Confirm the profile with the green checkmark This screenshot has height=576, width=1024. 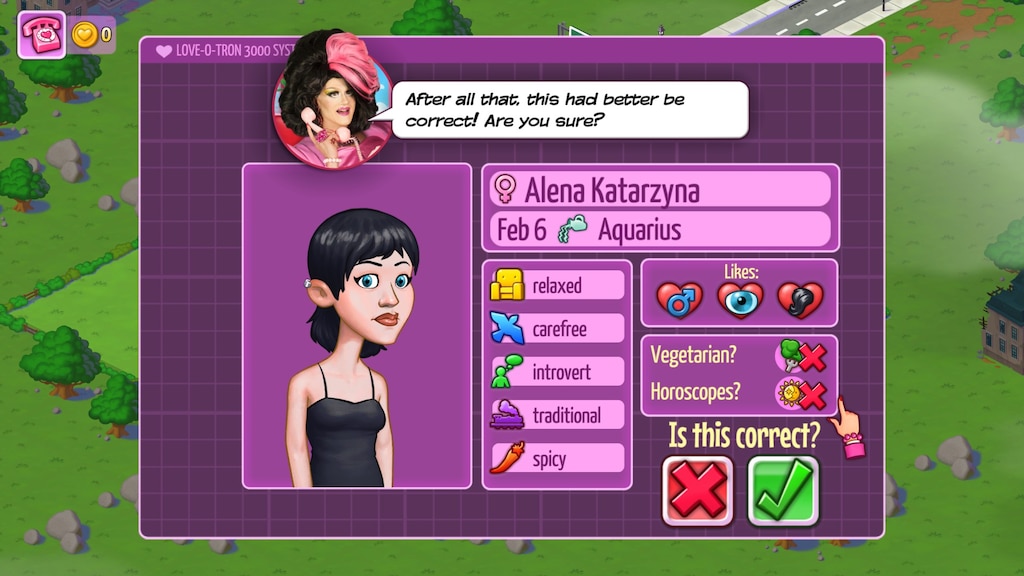pyautogui.click(x=783, y=491)
